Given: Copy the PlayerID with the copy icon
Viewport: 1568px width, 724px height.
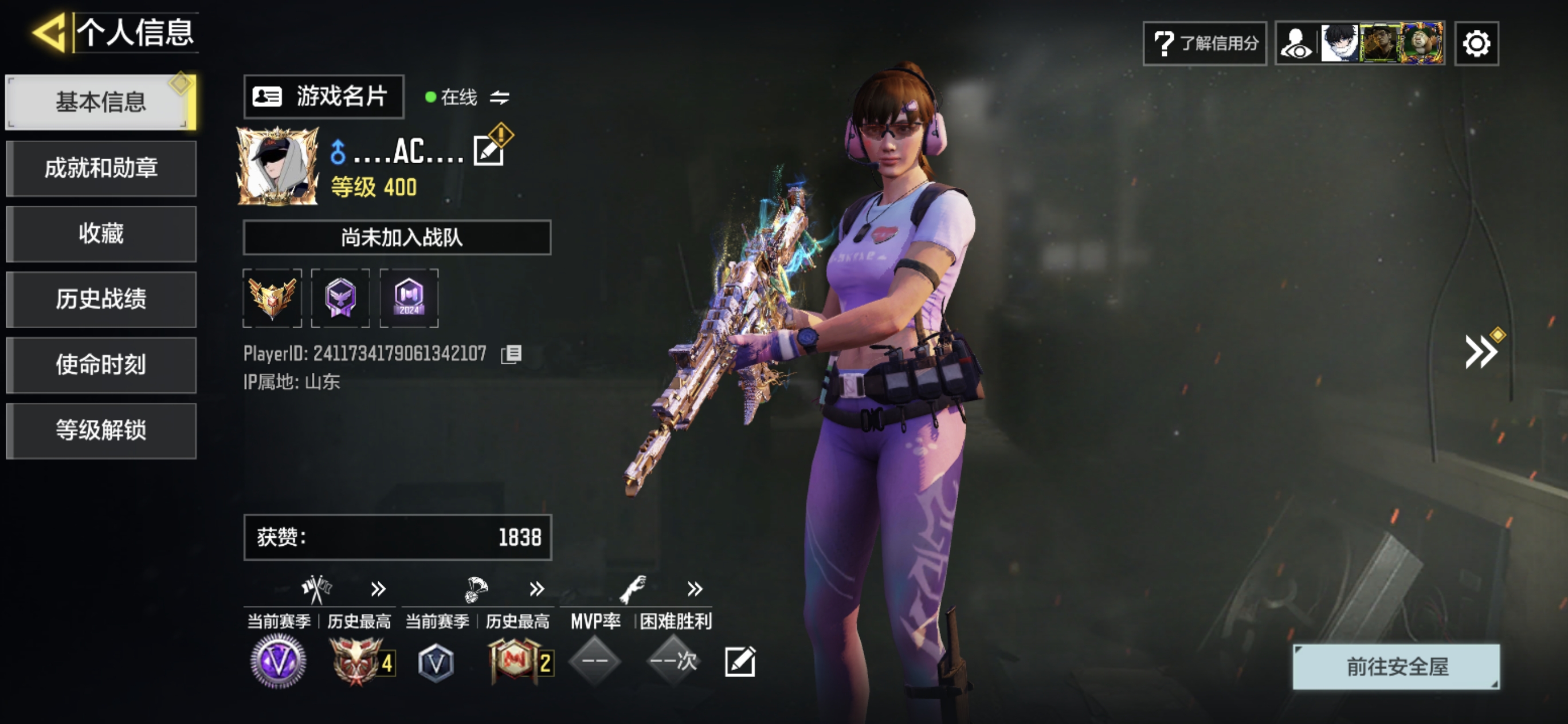Looking at the screenshot, I should (511, 354).
